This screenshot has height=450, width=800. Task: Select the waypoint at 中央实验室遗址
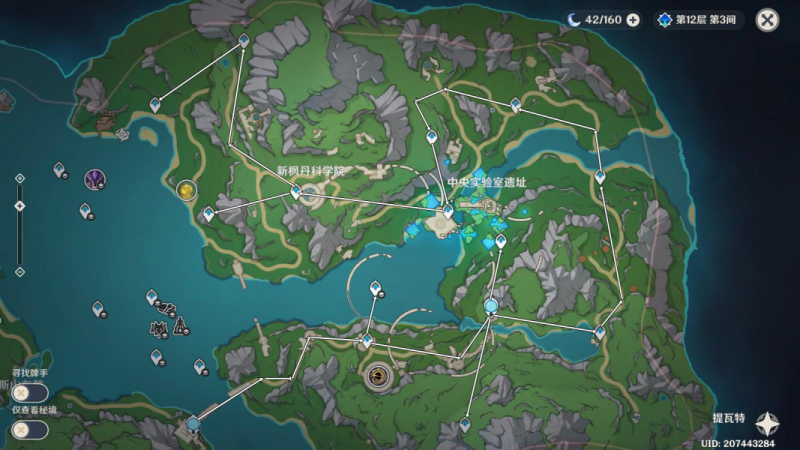[448, 211]
